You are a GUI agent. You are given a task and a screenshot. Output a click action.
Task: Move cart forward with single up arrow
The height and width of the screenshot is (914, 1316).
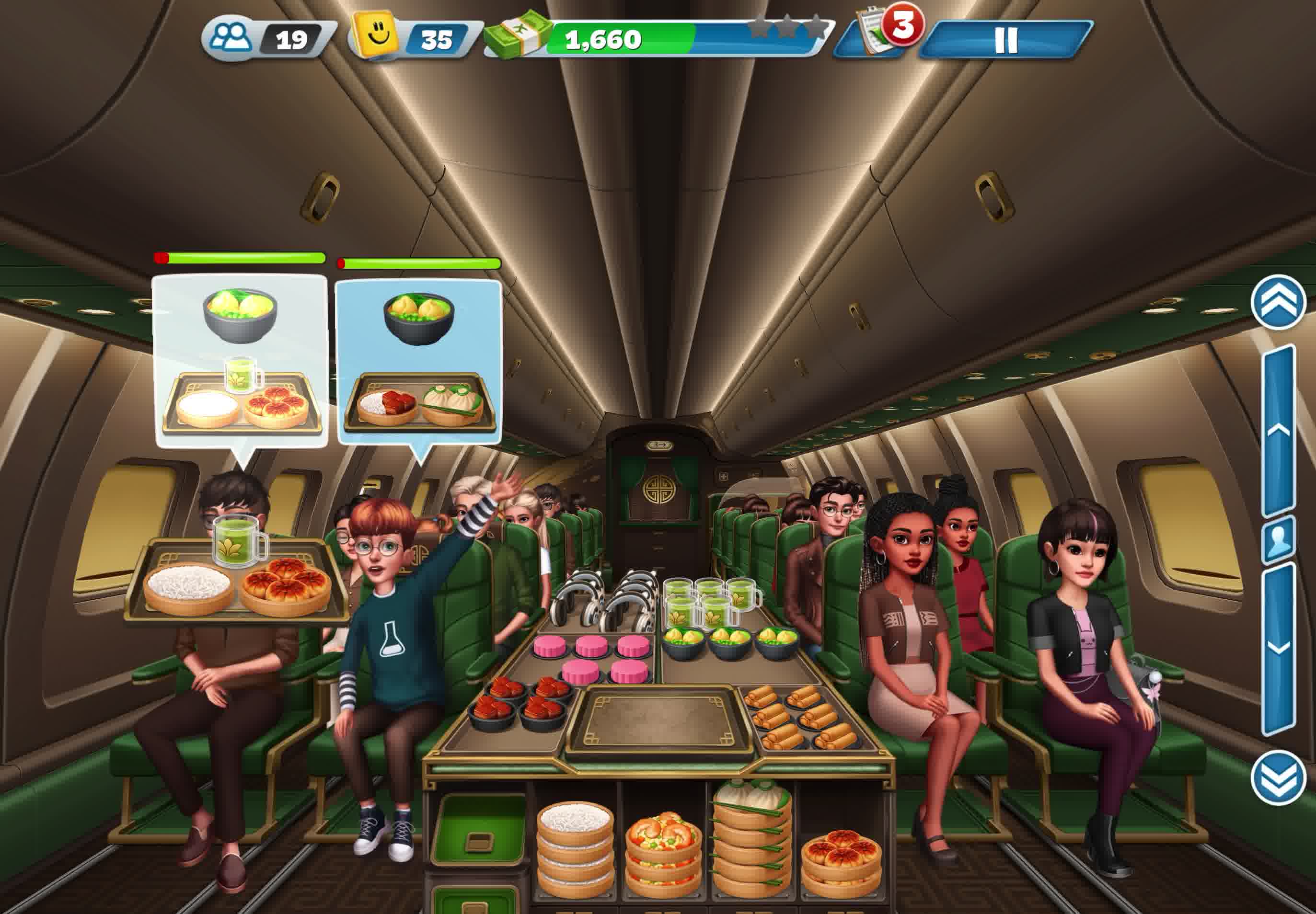click(x=1279, y=431)
